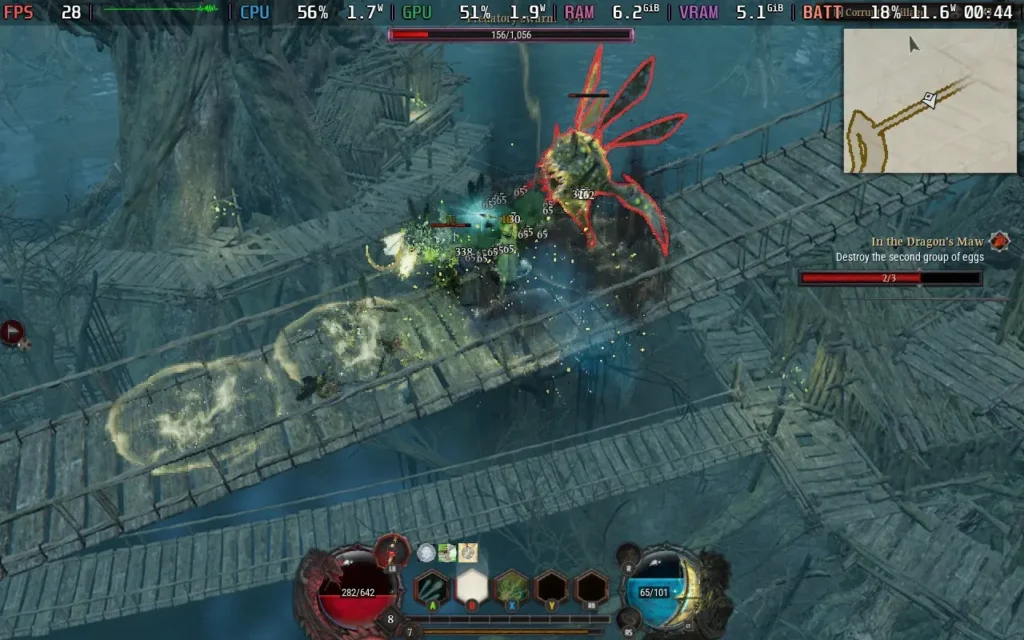Use the glowing white hexagon skill
1024x640 pixels.
471,587
